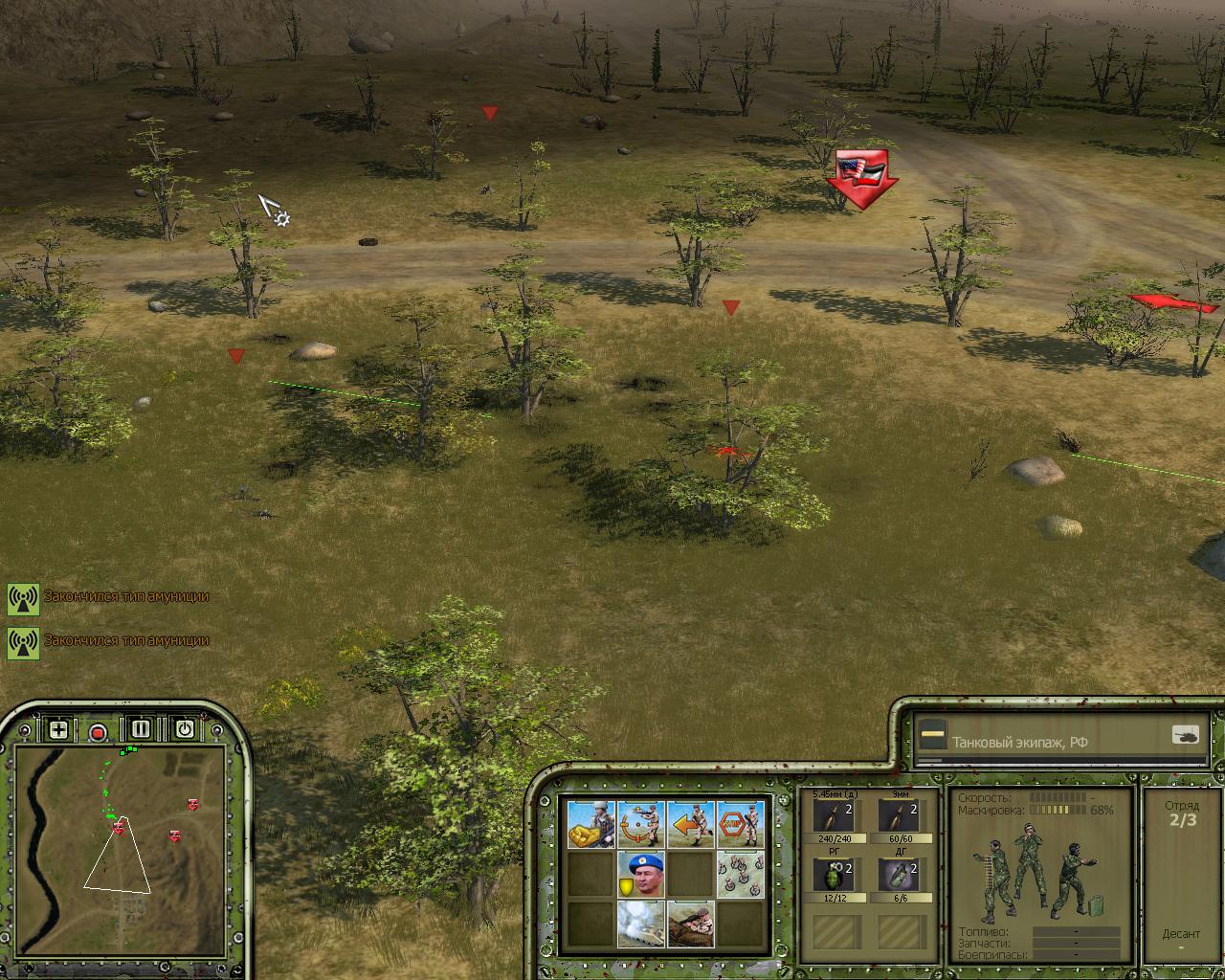Open the top radio ammunition notification
1225x980 pixels.
coord(23,598)
